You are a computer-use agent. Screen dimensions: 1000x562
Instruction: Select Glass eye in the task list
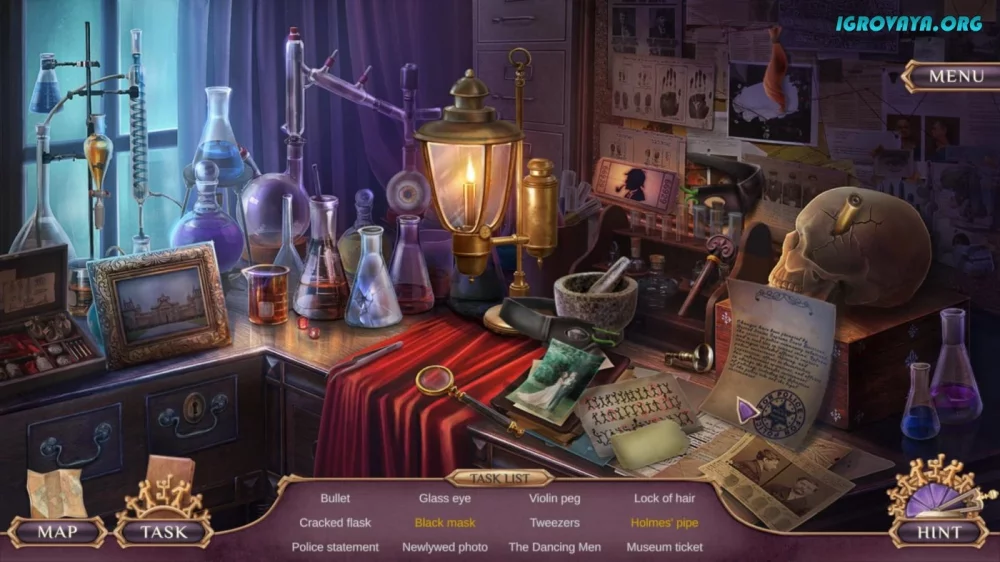point(445,498)
